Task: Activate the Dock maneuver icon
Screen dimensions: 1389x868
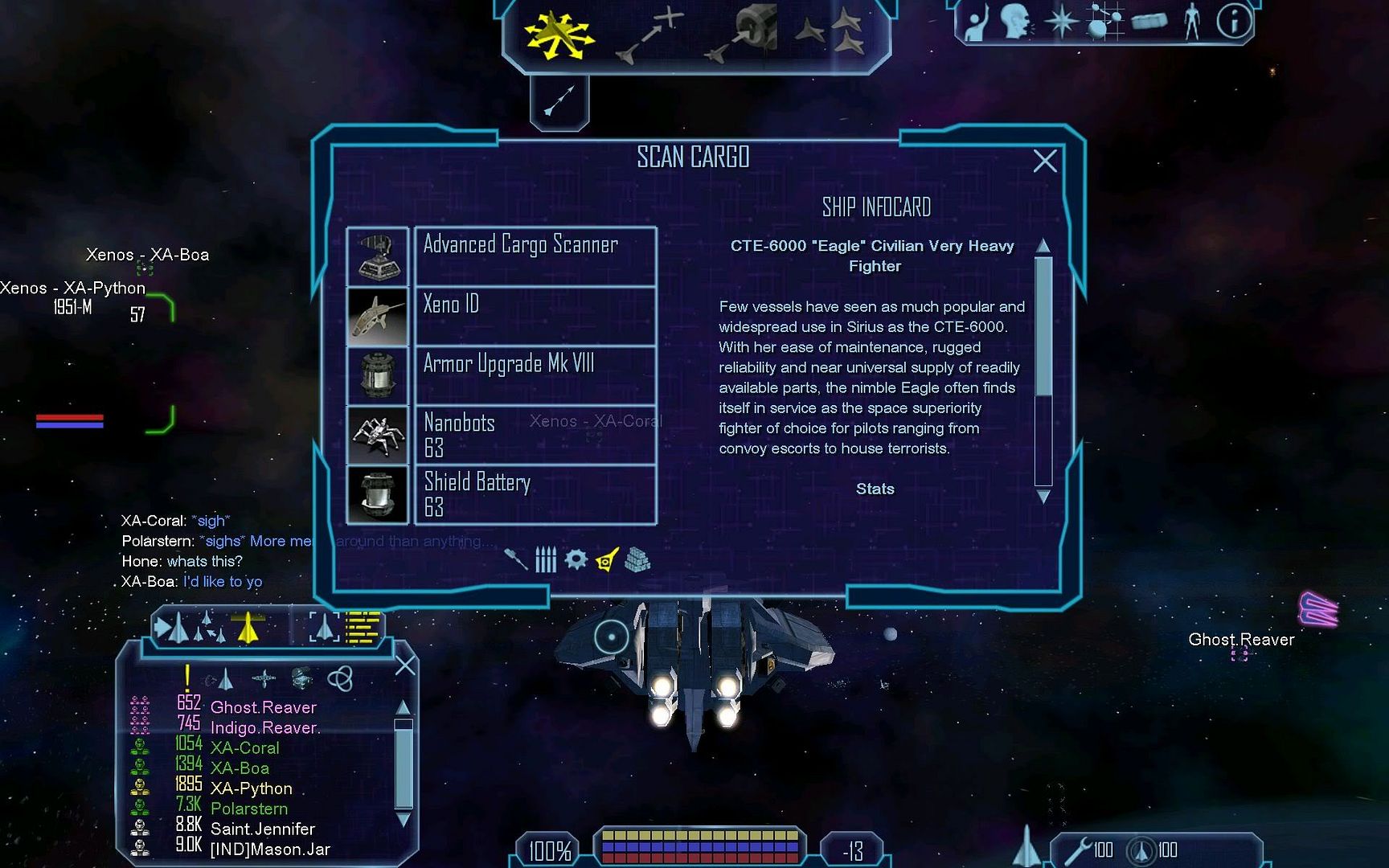Action: coord(743,32)
